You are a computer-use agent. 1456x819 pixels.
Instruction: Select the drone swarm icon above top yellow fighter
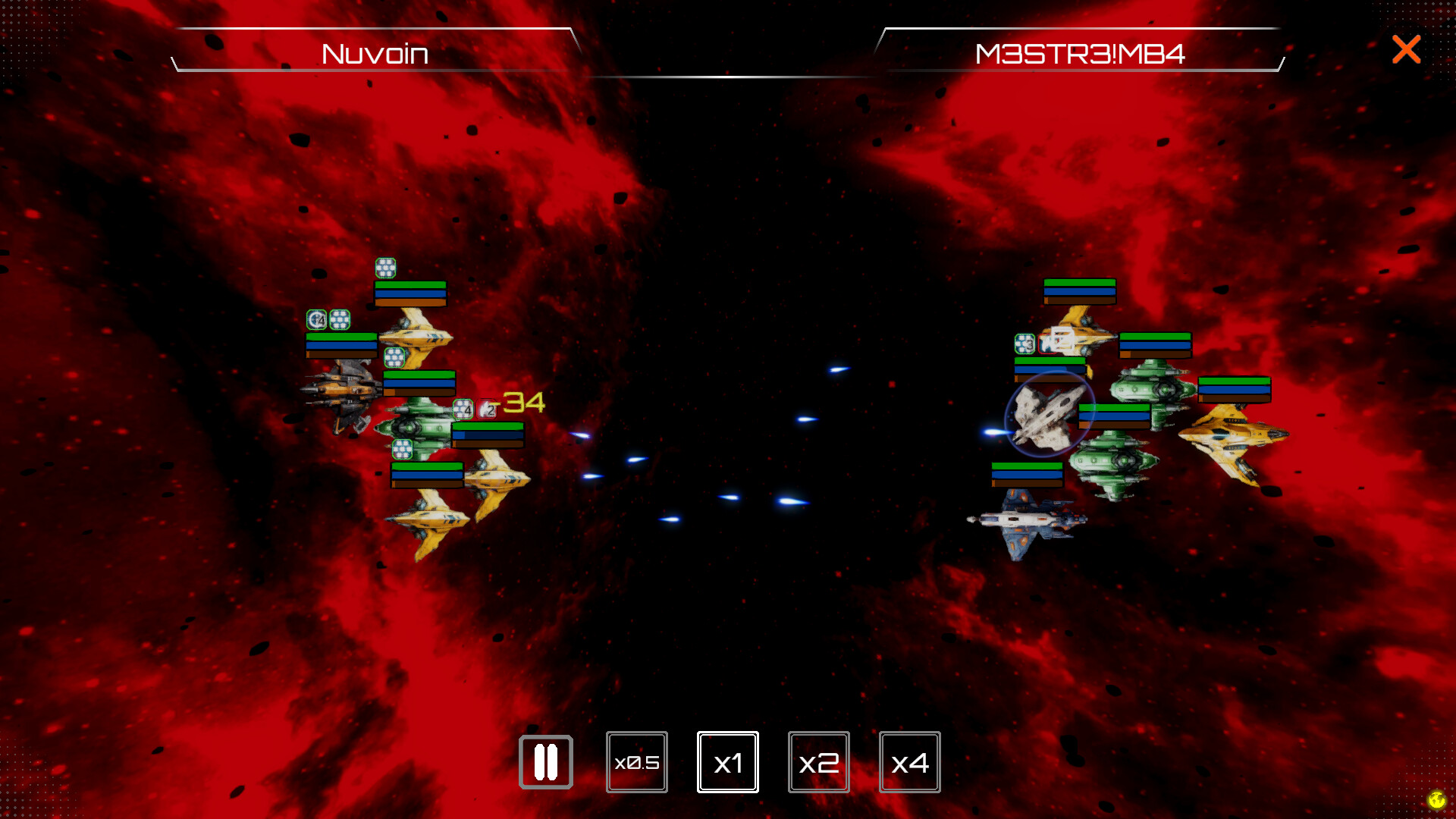(x=385, y=268)
